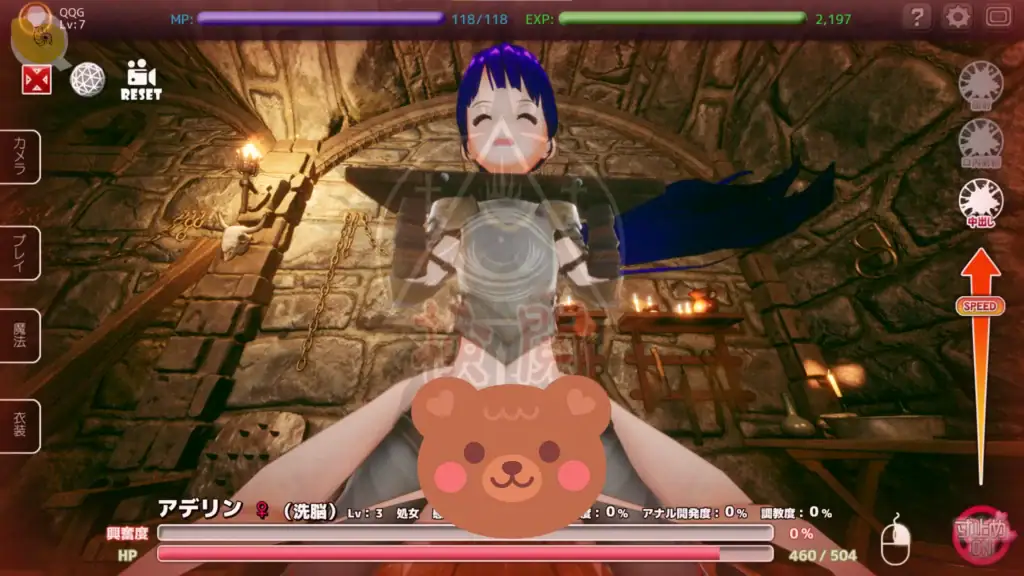Image resolution: width=1024 pixels, height=576 pixels.
Task: Click the camera RESET button
Action: (141, 80)
